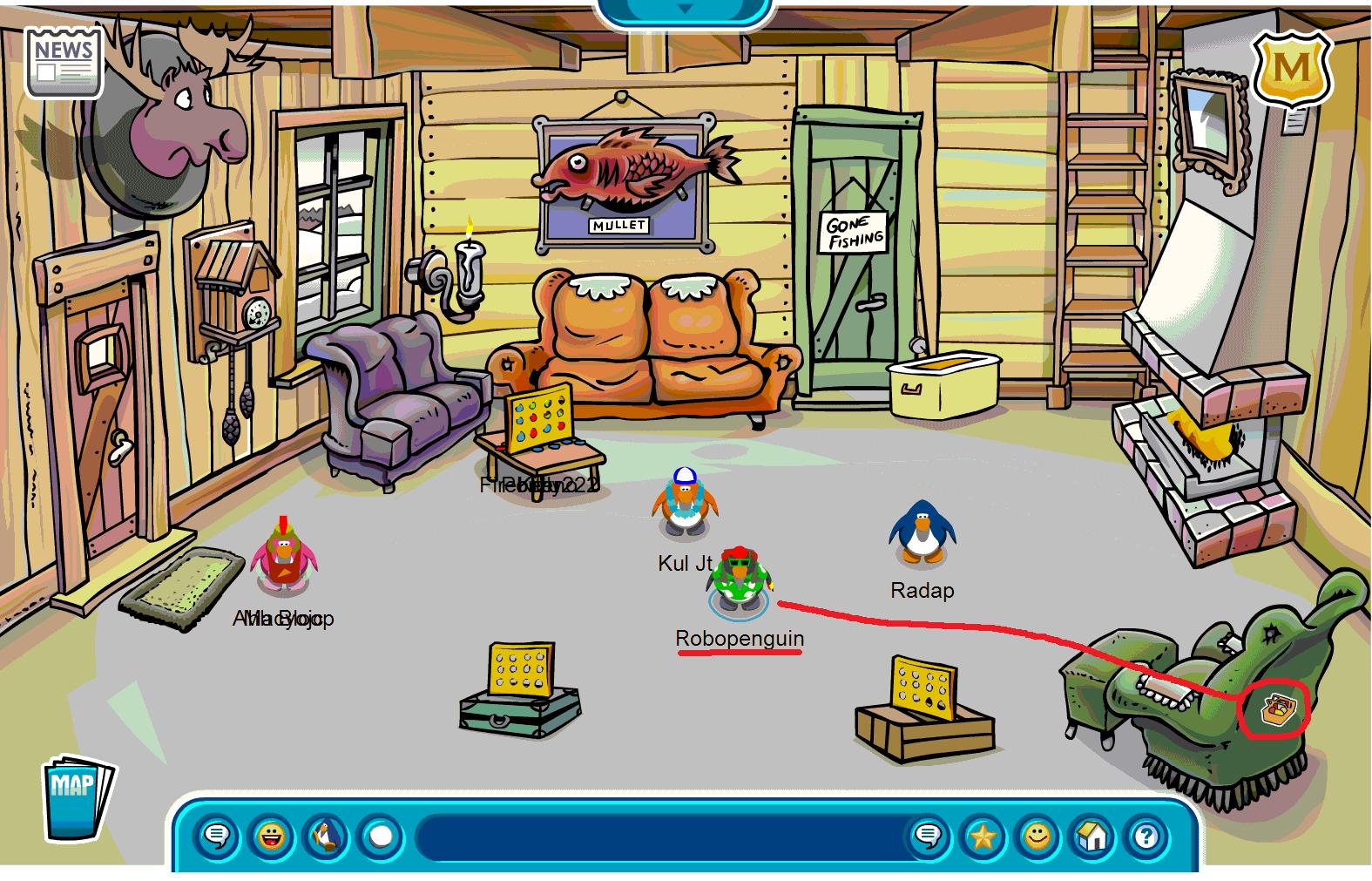The image size is (1372, 881).
Task: Go to your igloo via house icon
Action: click(1092, 837)
